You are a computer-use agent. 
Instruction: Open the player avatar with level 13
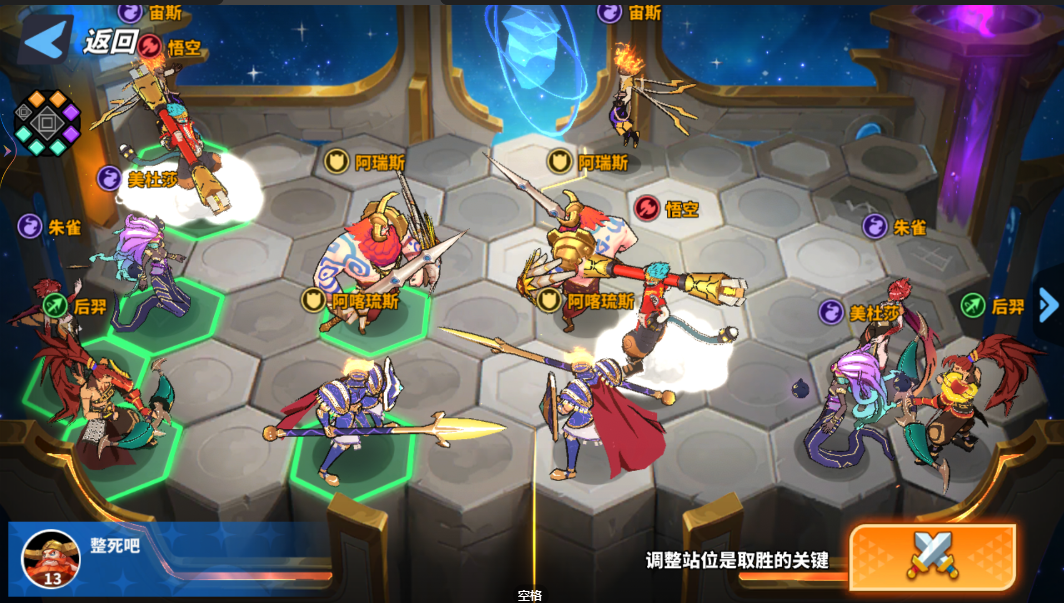pyautogui.click(x=50, y=559)
